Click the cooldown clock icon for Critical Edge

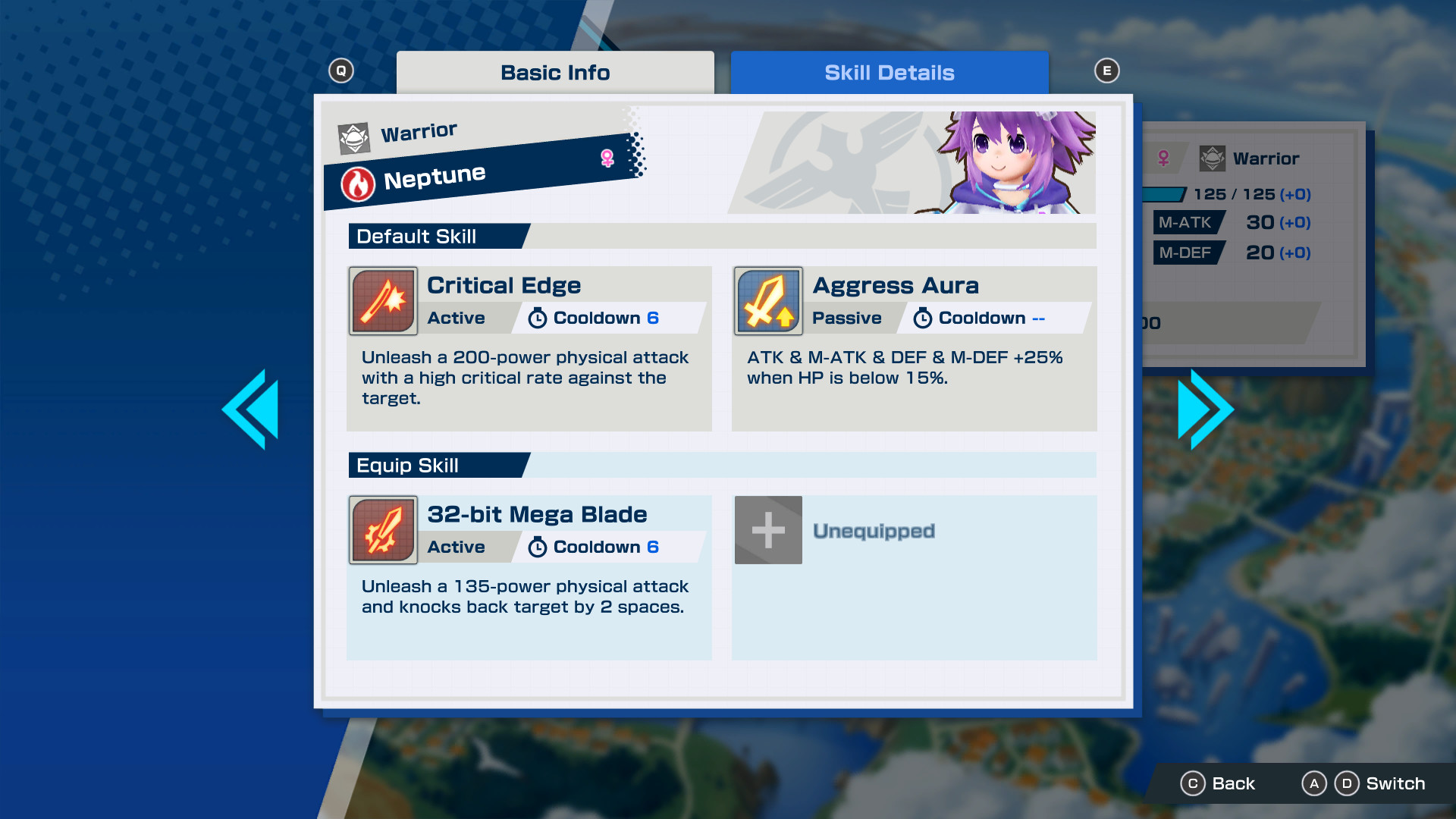pyautogui.click(x=538, y=318)
